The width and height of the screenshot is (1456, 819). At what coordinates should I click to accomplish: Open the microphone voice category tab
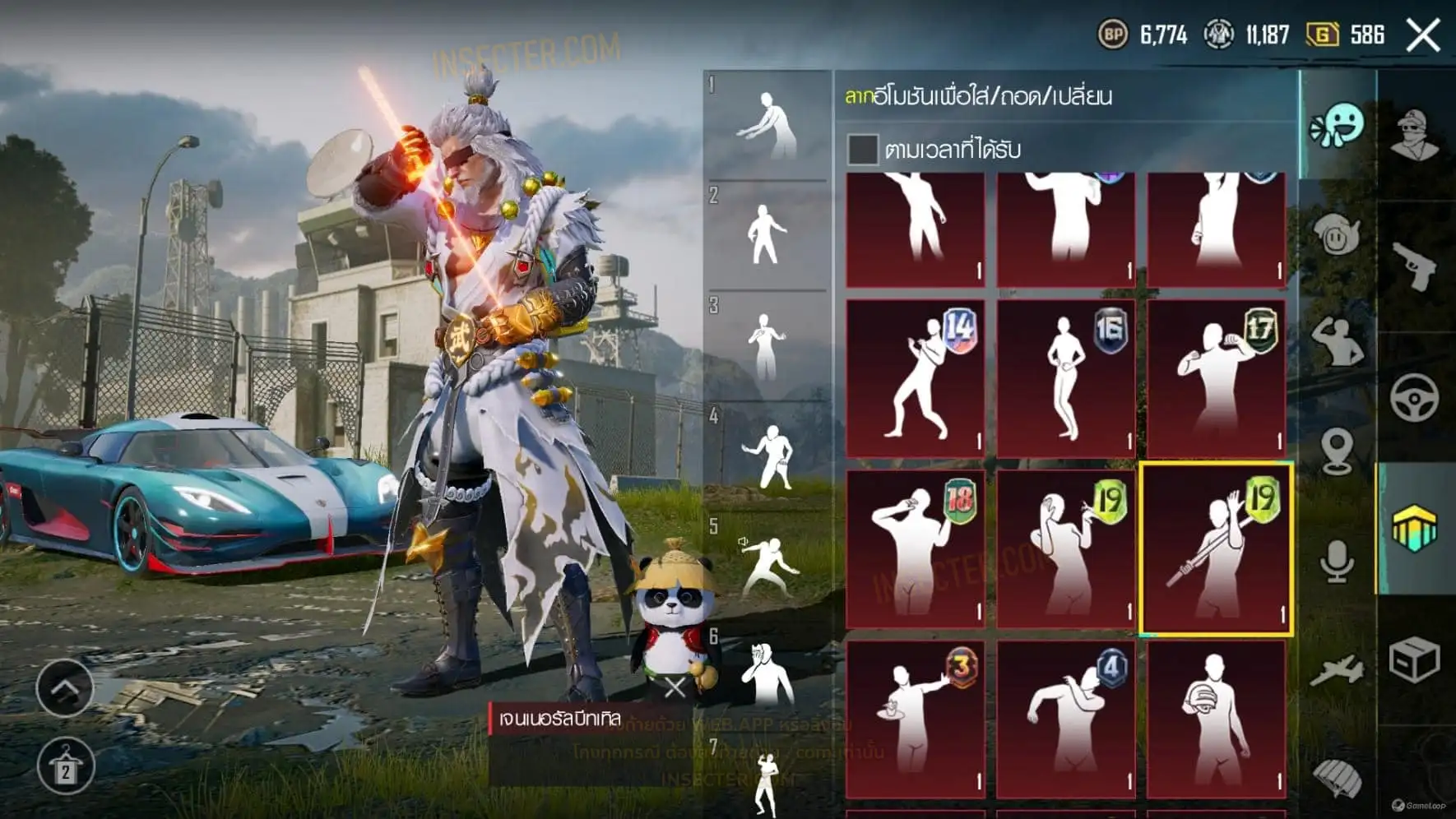pos(1338,562)
